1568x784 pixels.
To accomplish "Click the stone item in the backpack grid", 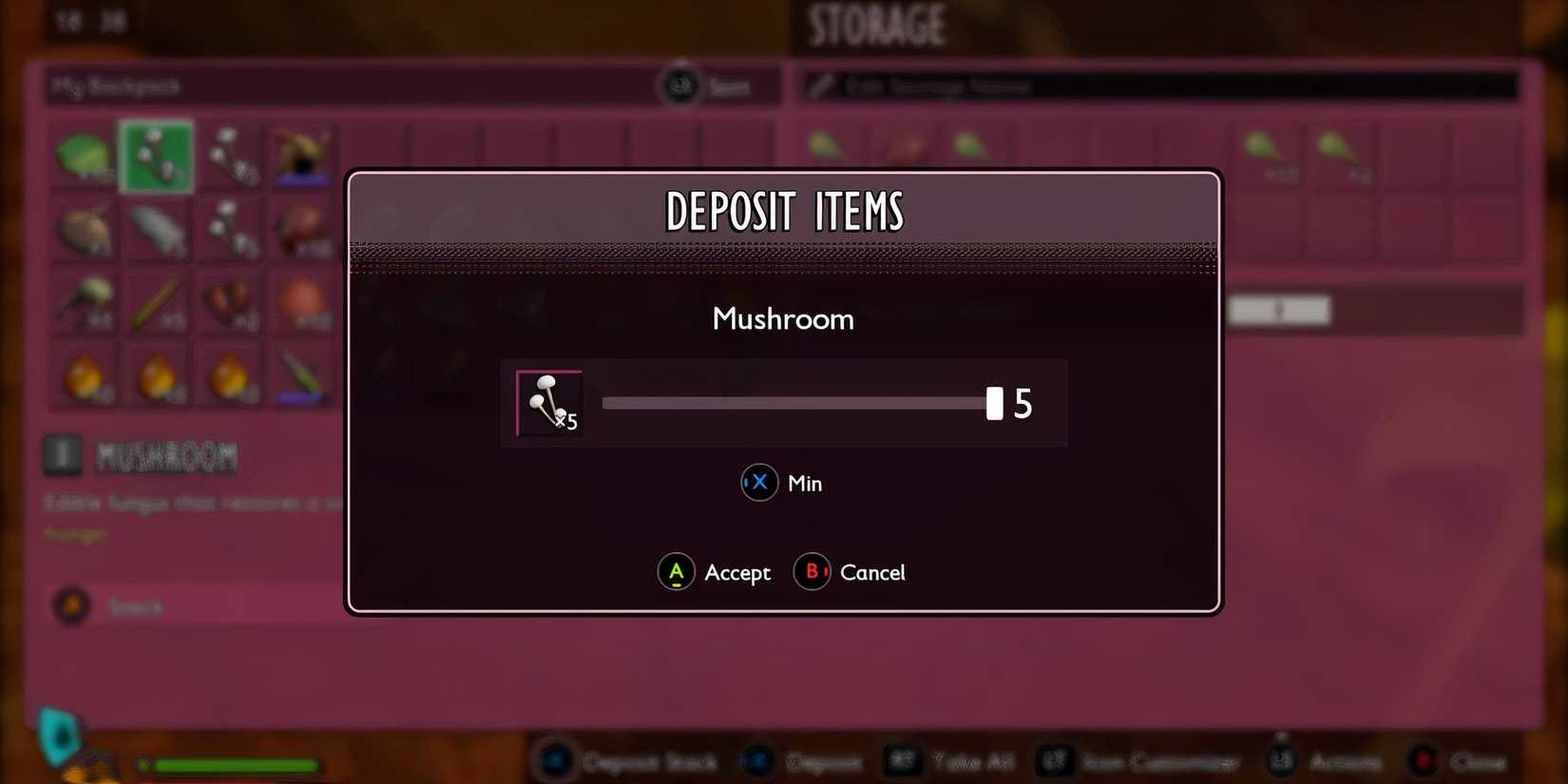I will coord(157,230).
